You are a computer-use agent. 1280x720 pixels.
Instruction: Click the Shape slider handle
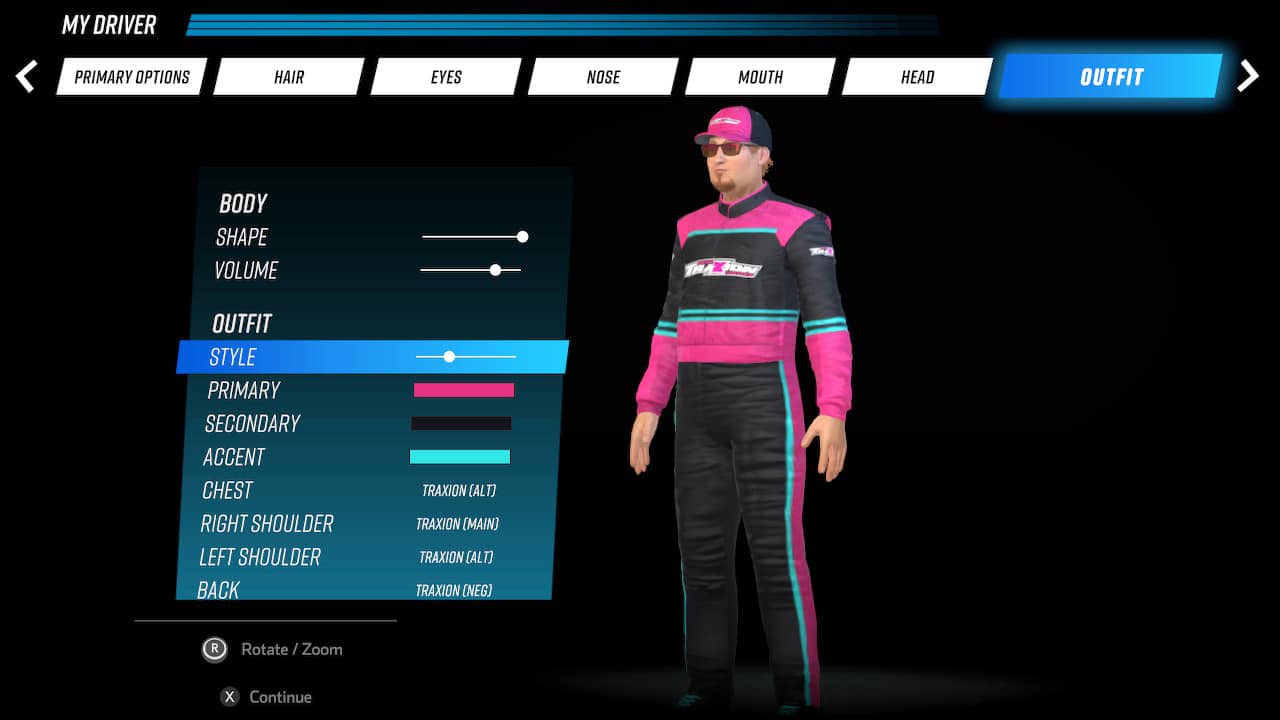(x=521, y=236)
